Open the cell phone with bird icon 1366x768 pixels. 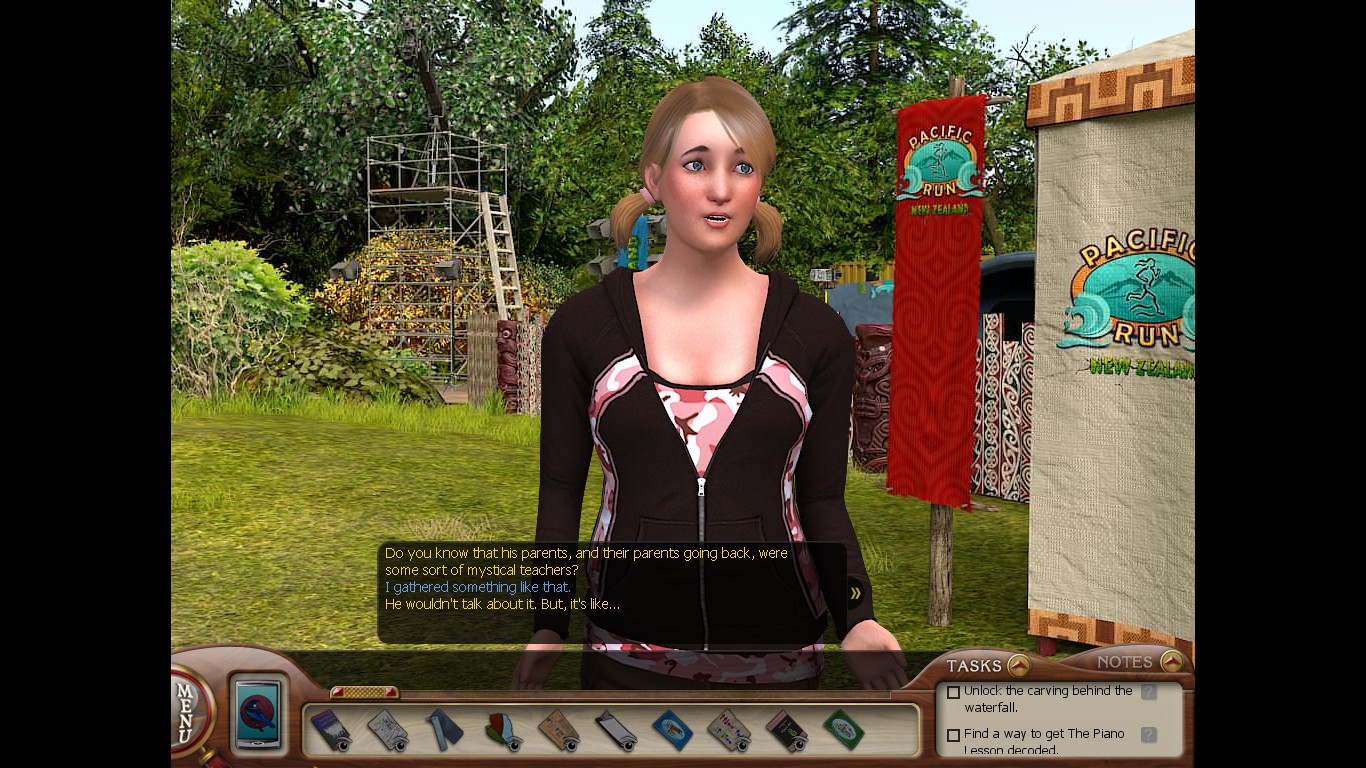click(x=259, y=712)
